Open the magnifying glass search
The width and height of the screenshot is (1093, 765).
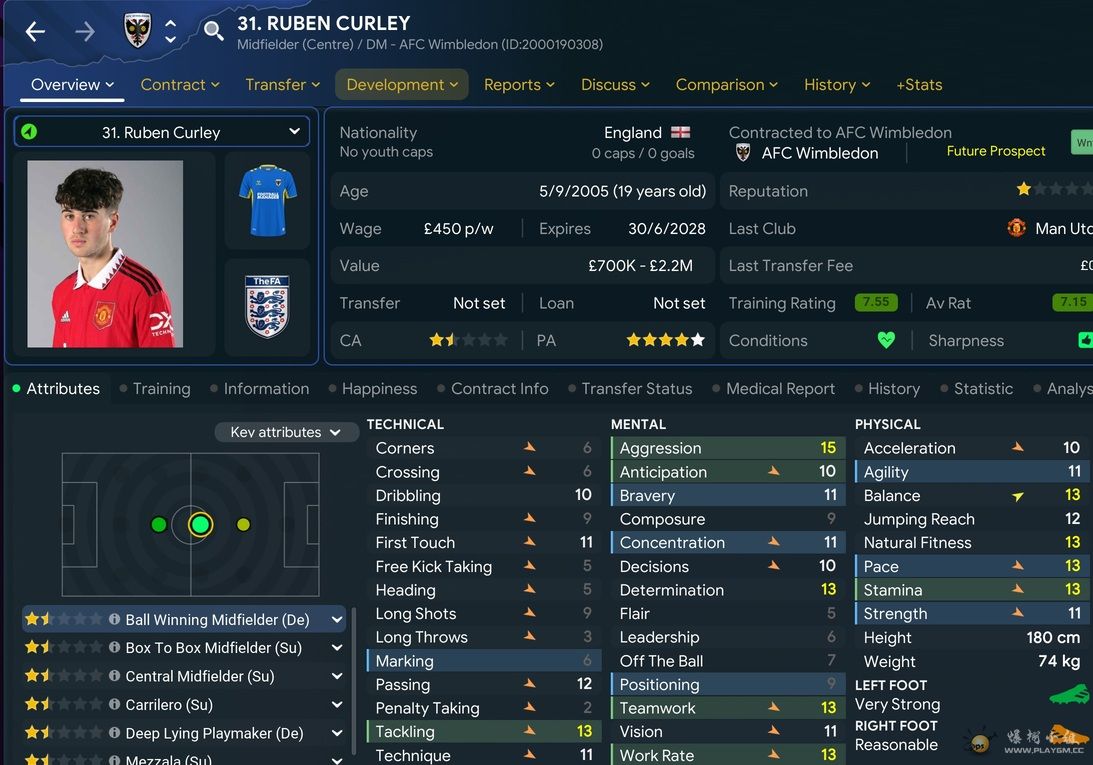[213, 32]
